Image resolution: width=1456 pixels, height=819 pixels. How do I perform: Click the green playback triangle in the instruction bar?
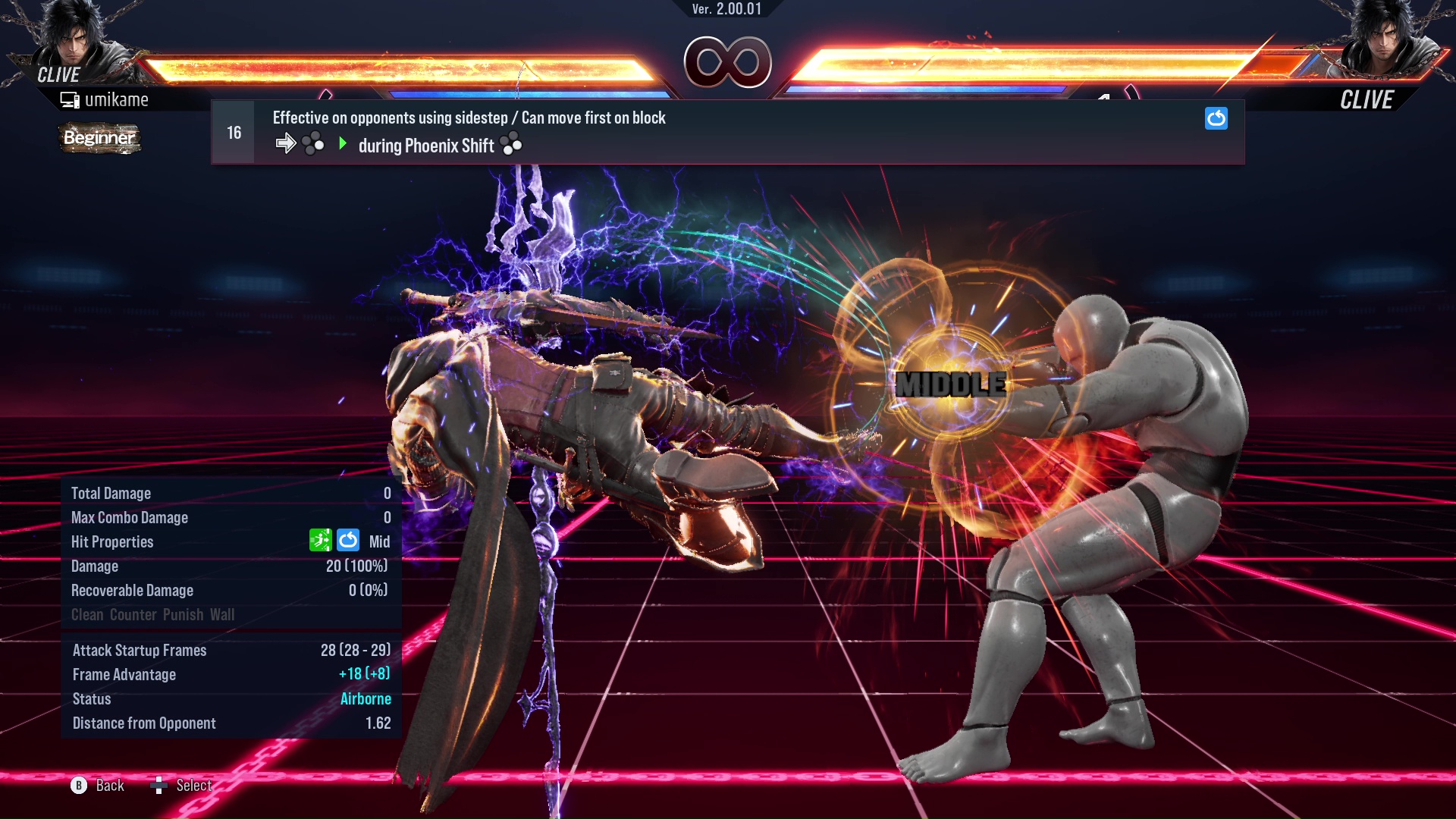tap(343, 143)
